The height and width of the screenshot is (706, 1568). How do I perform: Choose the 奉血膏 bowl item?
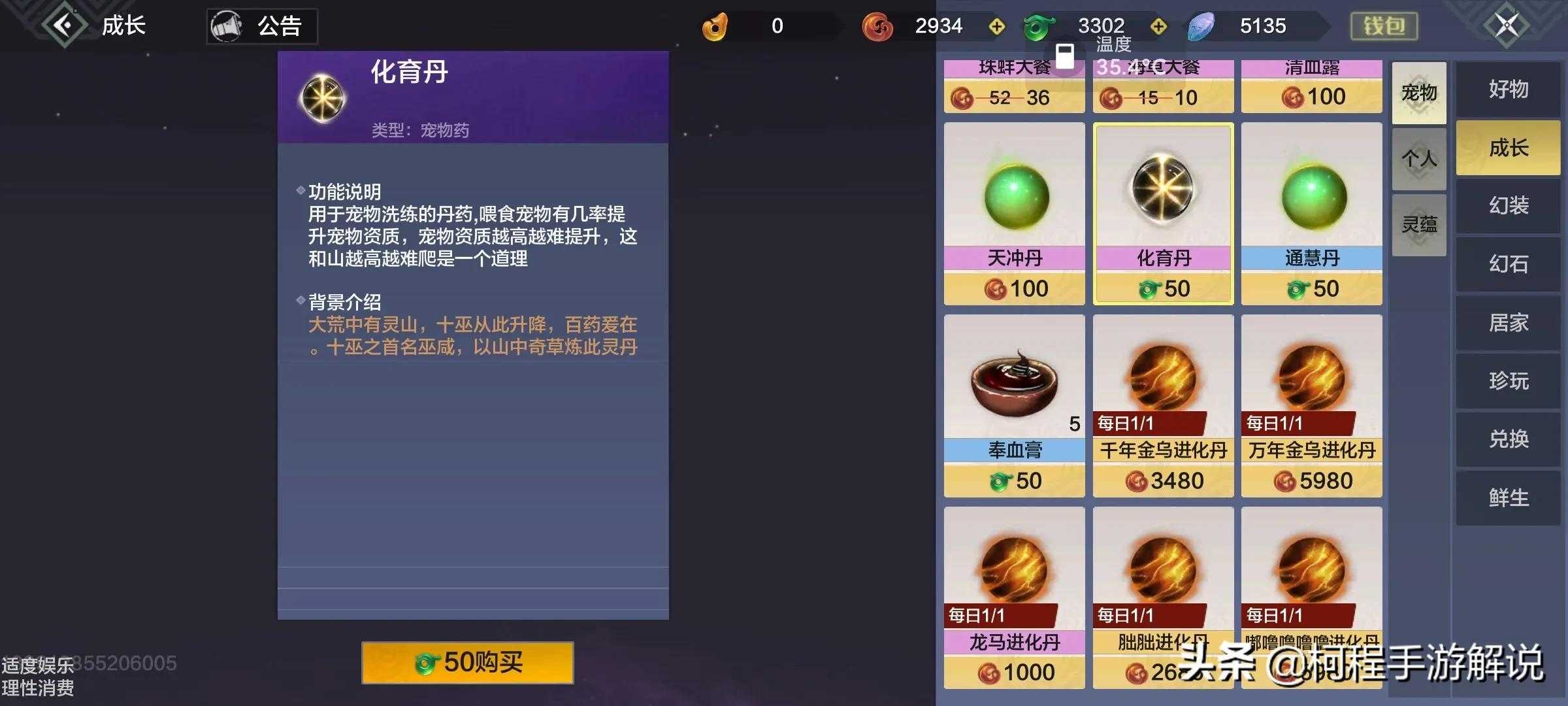(x=1014, y=405)
